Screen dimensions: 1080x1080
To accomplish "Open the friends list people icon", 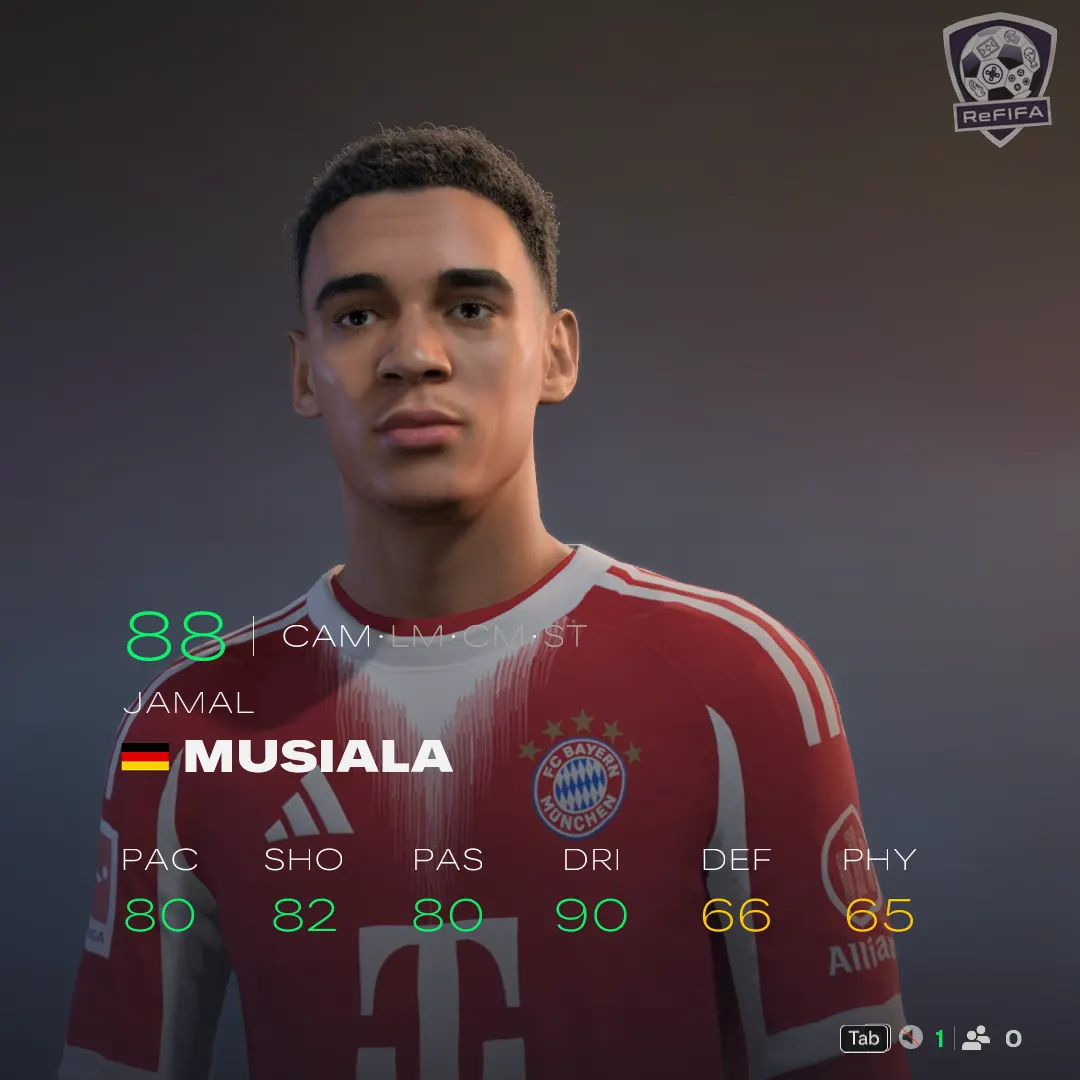I will pyautogui.click(x=976, y=1038).
